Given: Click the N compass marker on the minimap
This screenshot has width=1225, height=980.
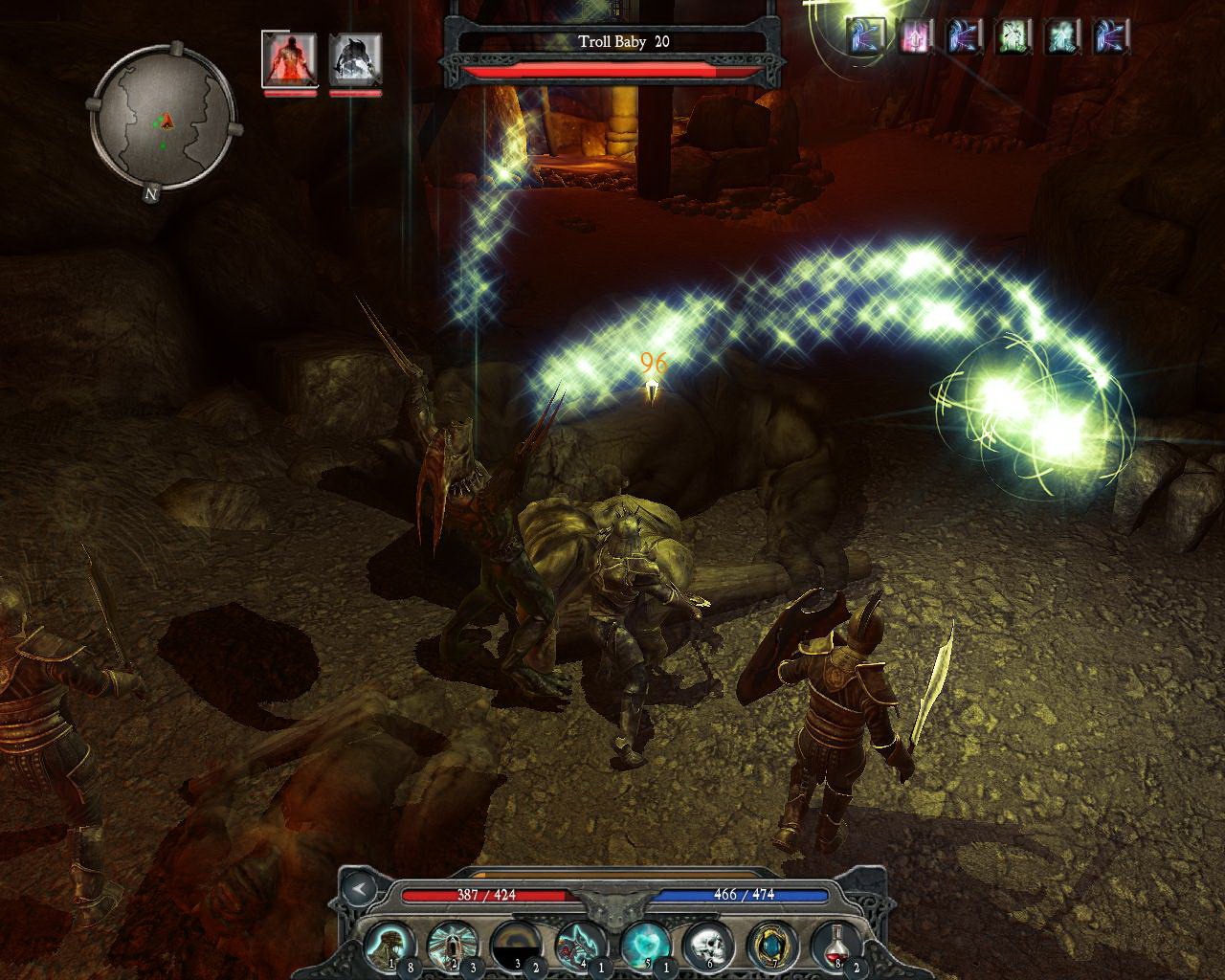Looking at the screenshot, I should point(149,192).
